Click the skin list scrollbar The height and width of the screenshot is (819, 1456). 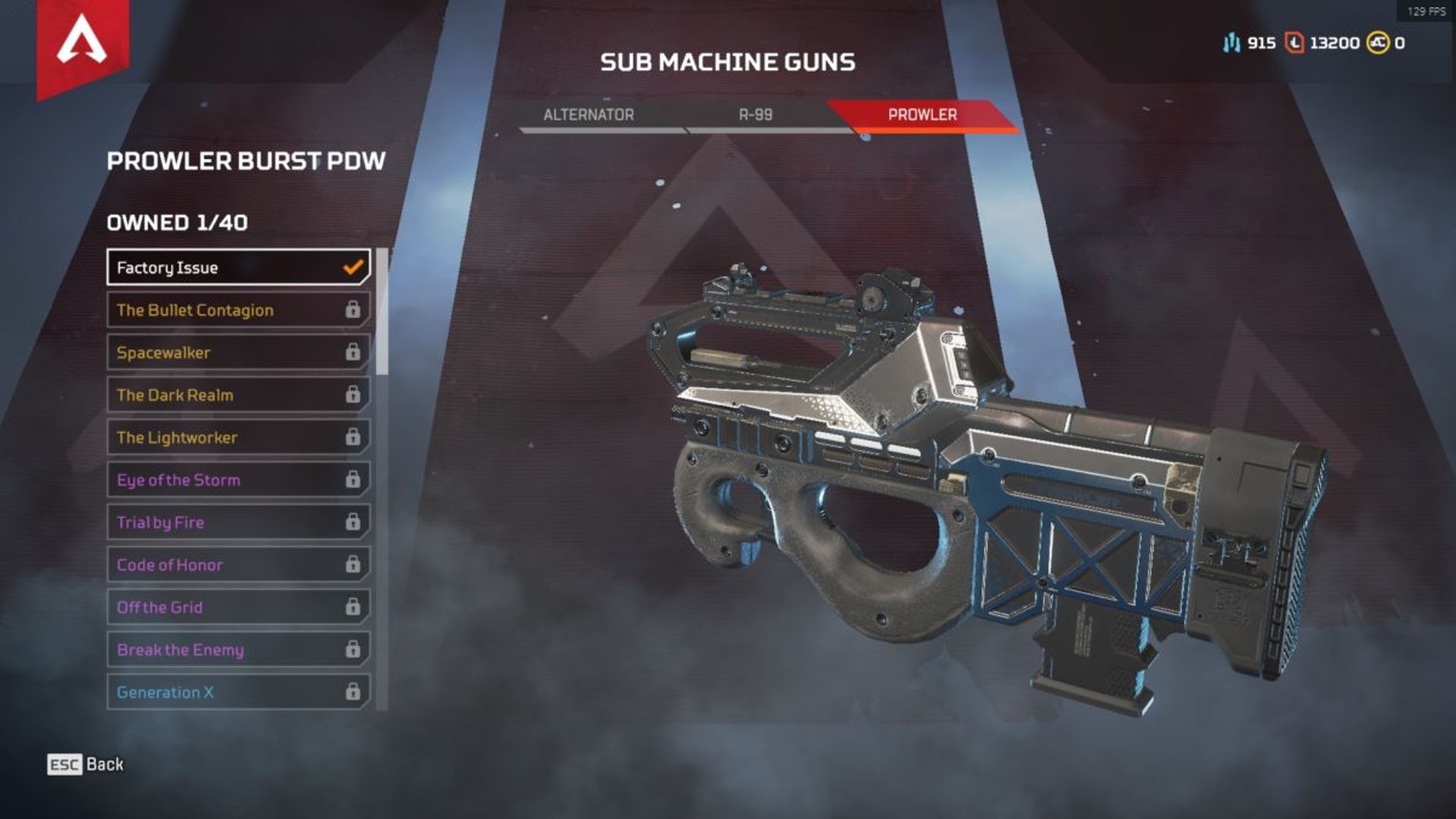pos(382,312)
